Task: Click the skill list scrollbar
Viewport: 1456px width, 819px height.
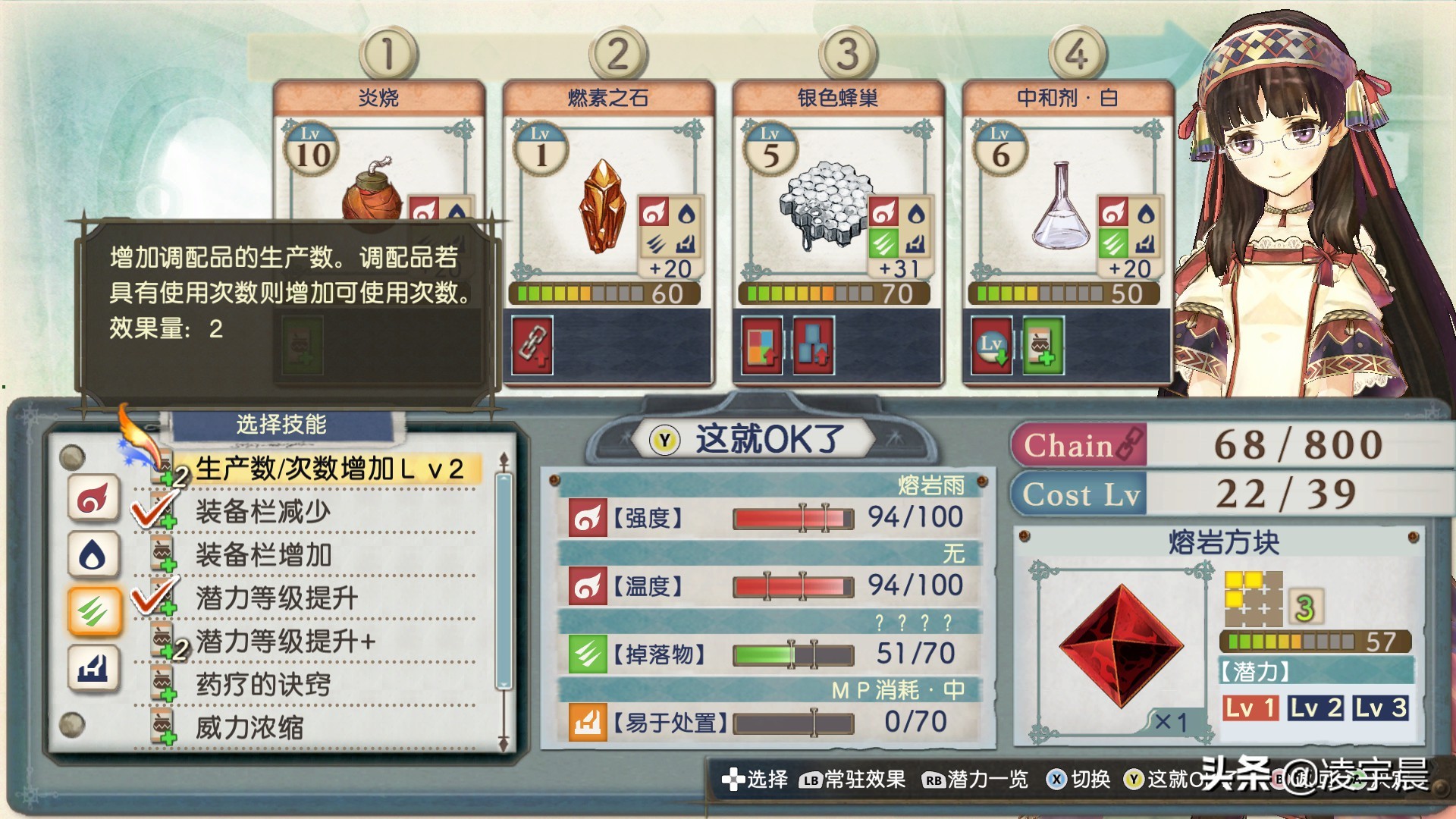Action: point(503,580)
